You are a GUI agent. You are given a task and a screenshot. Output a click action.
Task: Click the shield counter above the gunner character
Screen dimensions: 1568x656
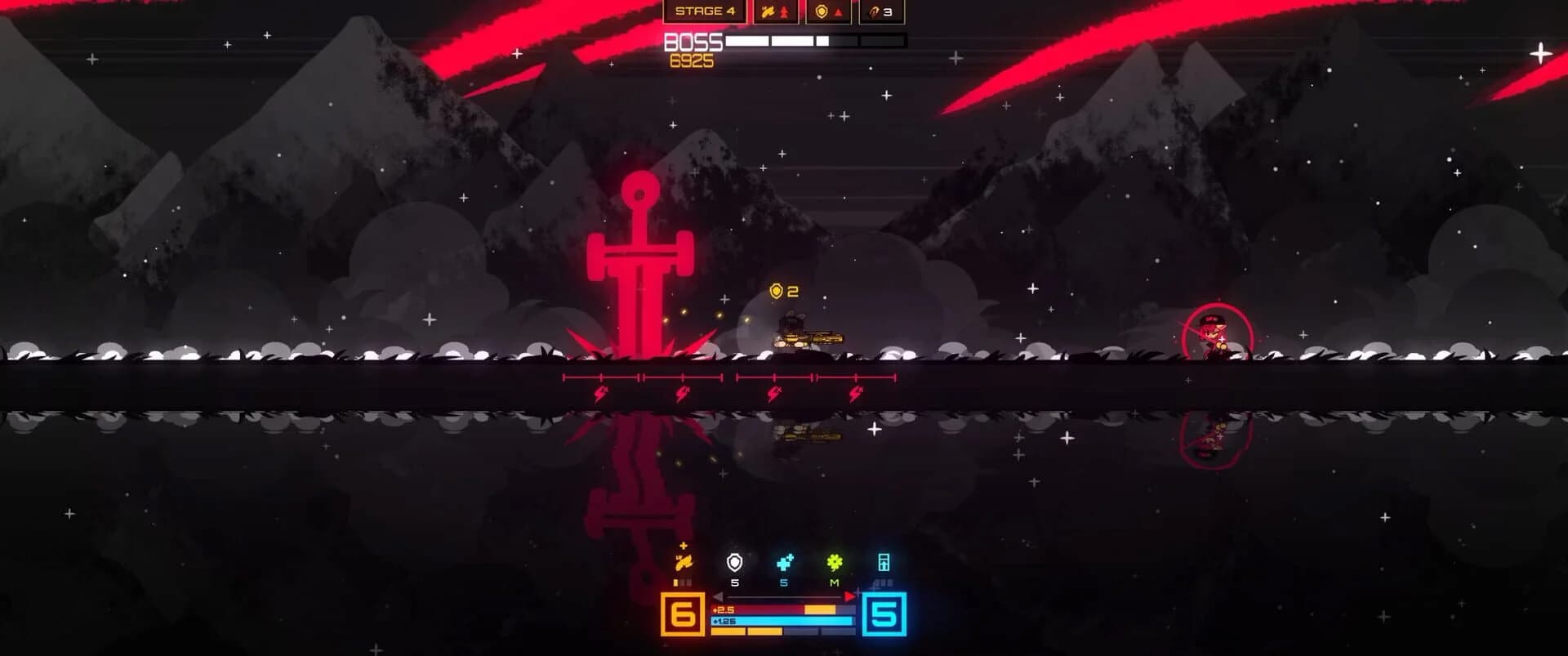782,290
